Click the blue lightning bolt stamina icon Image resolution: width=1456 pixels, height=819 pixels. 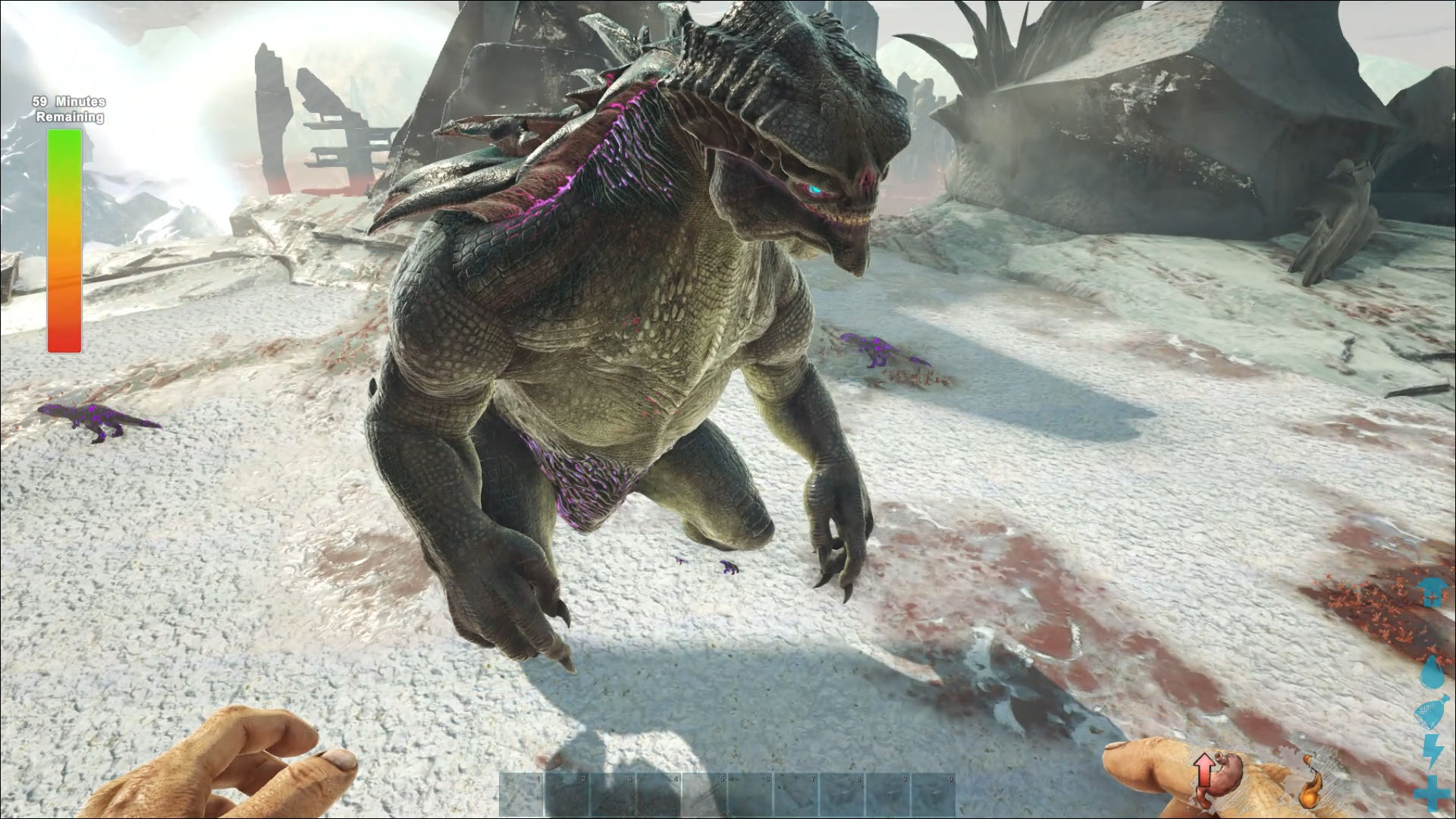1434,752
